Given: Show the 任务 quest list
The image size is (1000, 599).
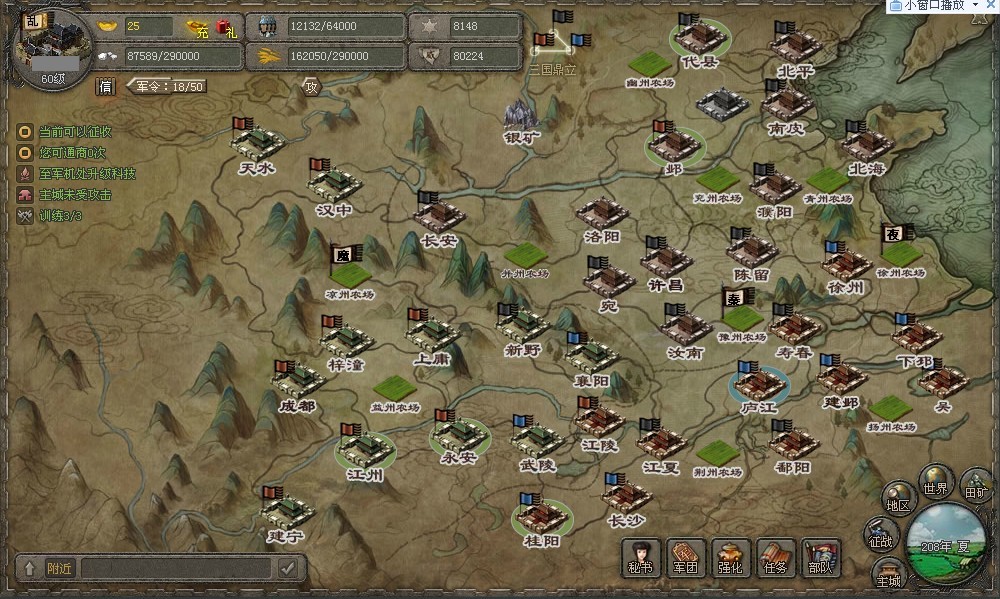Looking at the screenshot, I should [x=776, y=557].
